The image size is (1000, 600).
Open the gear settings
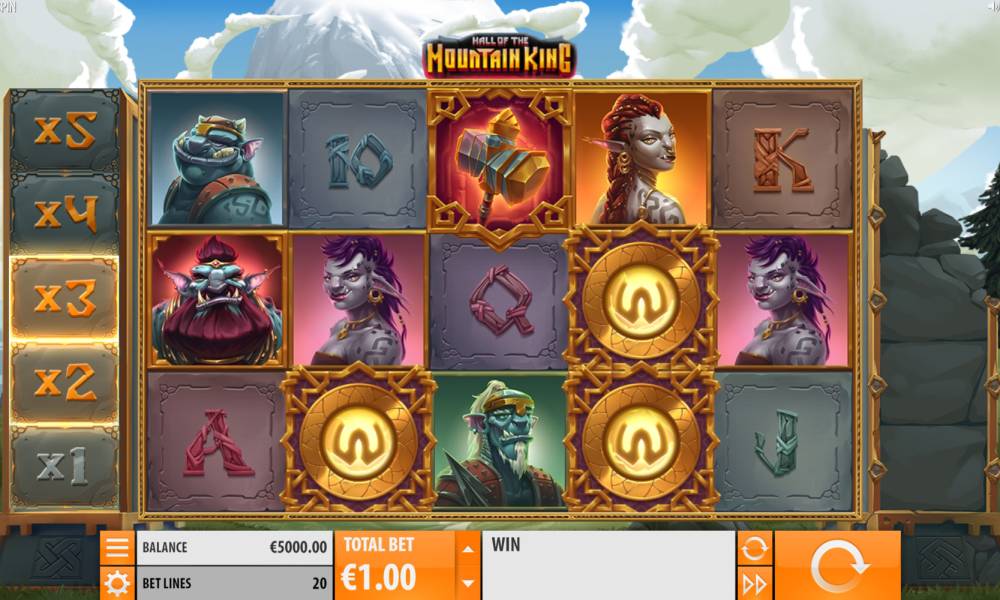117,583
